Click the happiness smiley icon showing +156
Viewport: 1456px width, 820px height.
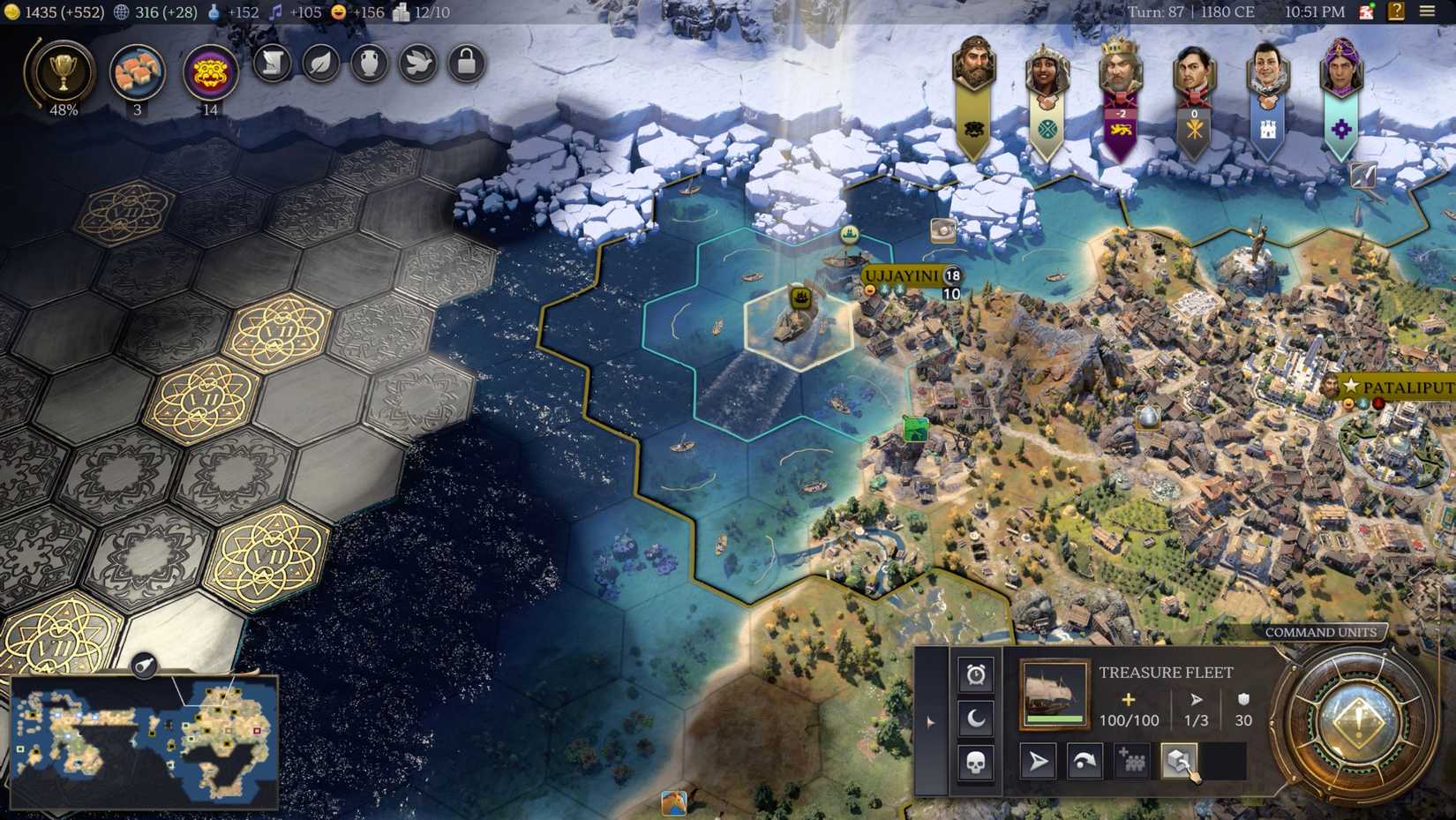click(339, 11)
